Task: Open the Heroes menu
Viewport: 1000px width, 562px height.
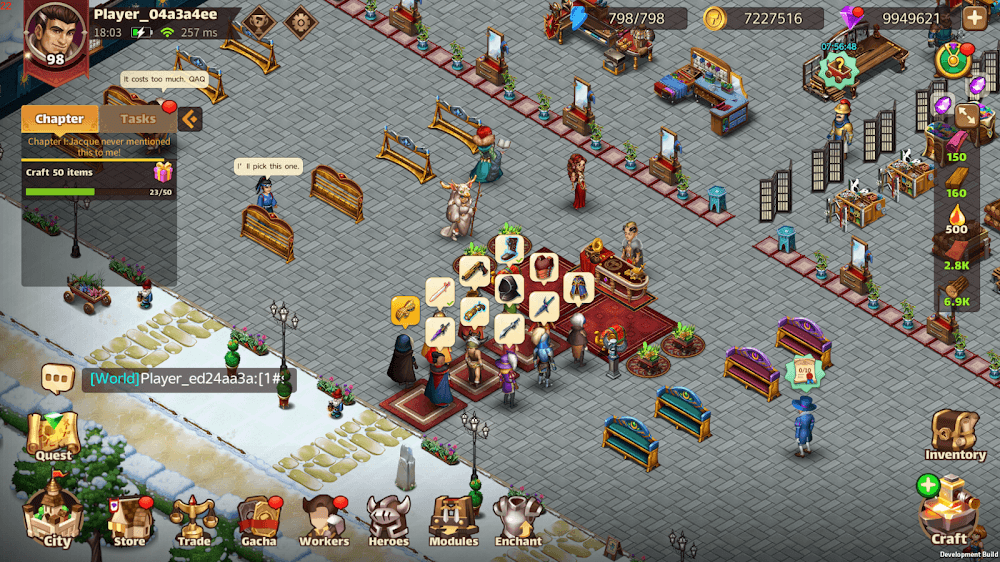Action: [x=388, y=520]
